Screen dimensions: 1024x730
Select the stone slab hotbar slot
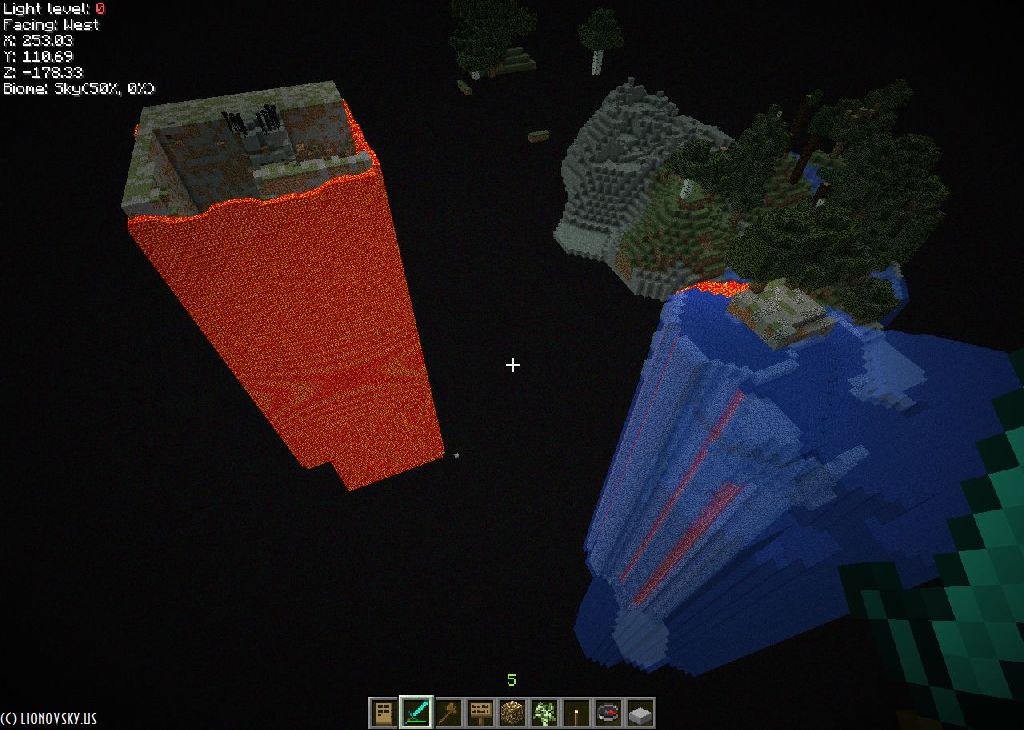point(640,713)
